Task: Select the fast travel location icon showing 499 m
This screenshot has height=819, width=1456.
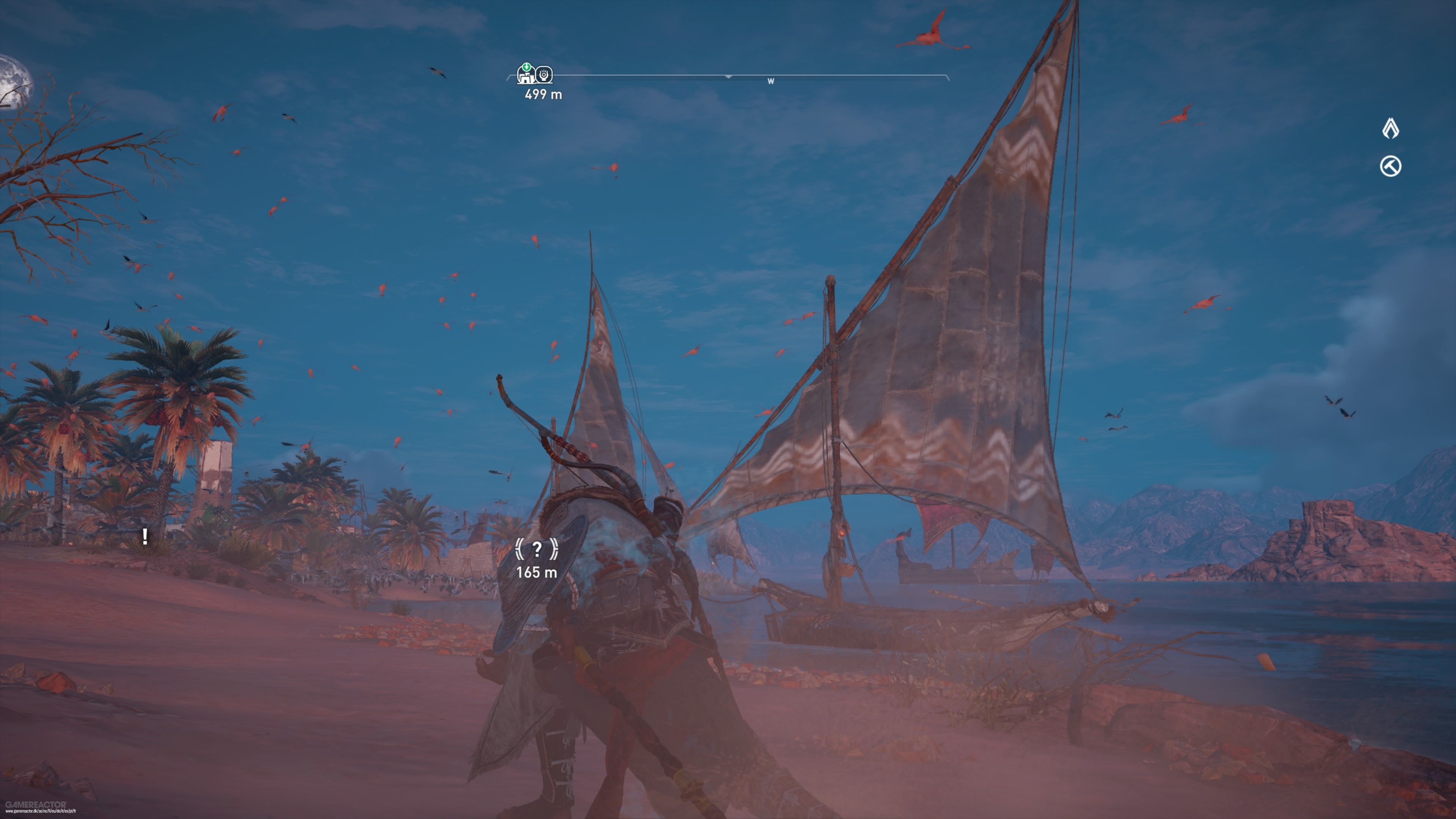Action: tap(527, 75)
